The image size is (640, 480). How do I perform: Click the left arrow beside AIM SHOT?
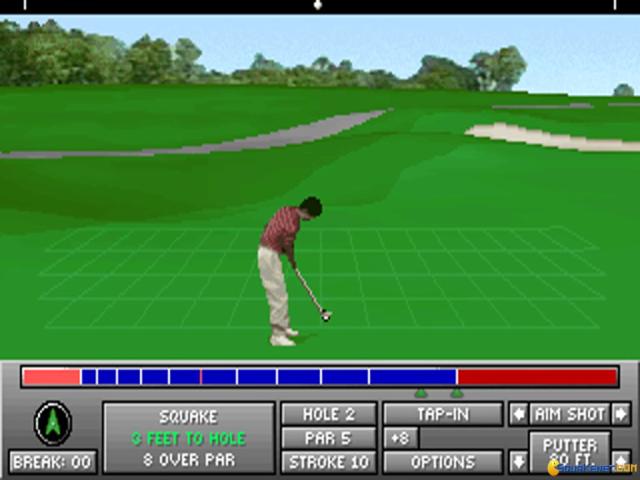click(x=518, y=414)
